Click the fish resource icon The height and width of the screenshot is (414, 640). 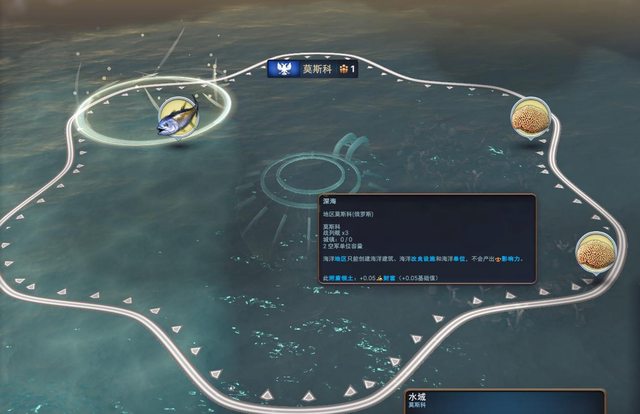tap(177, 114)
